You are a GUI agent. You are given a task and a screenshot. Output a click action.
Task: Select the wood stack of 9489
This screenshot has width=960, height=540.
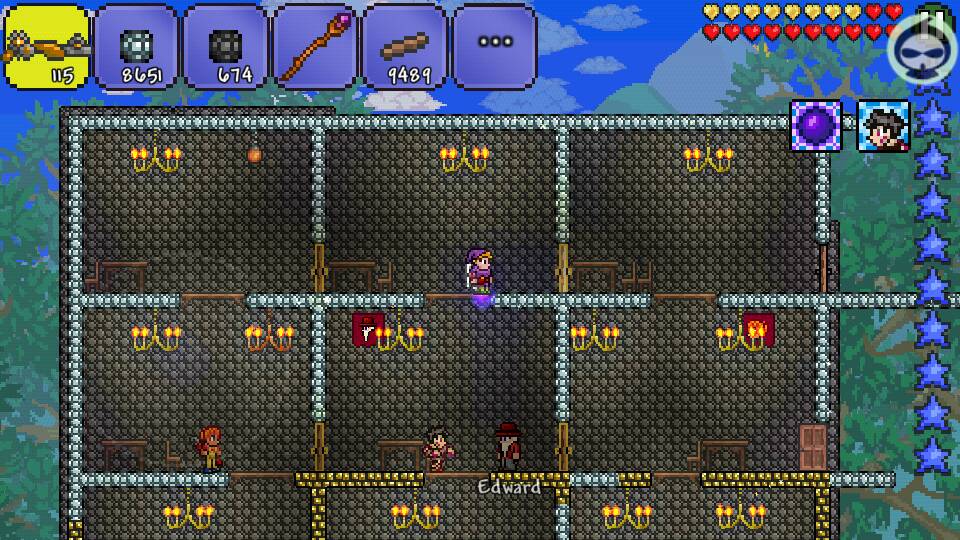(x=405, y=47)
